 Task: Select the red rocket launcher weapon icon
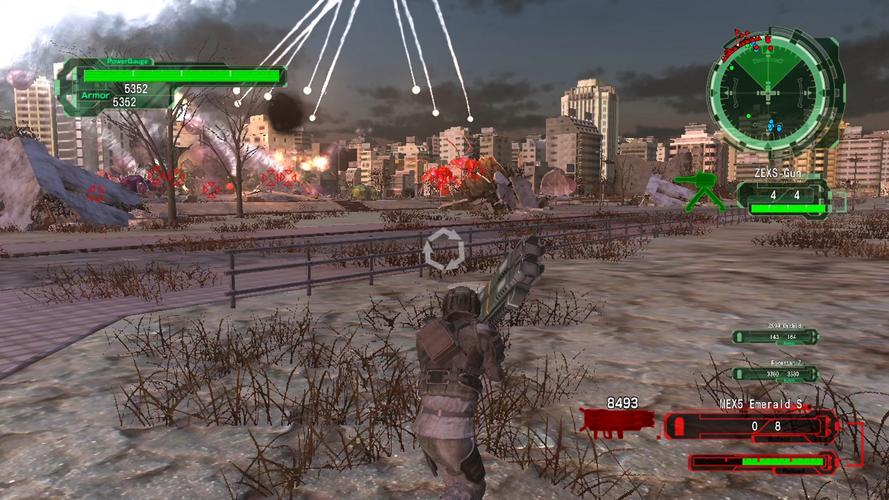tap(615, 423)
